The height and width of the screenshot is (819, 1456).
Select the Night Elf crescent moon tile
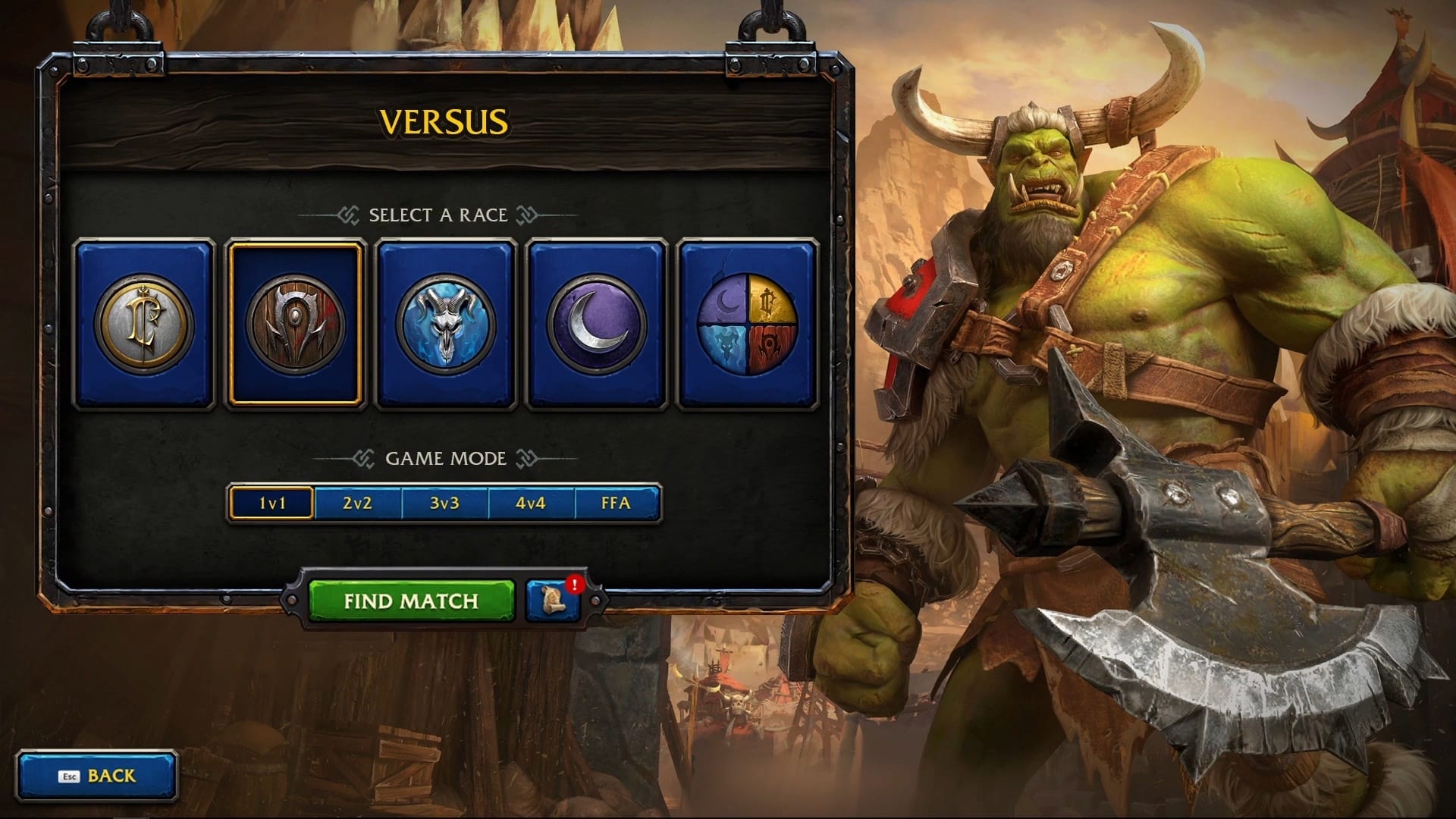(x=596, y=325)
